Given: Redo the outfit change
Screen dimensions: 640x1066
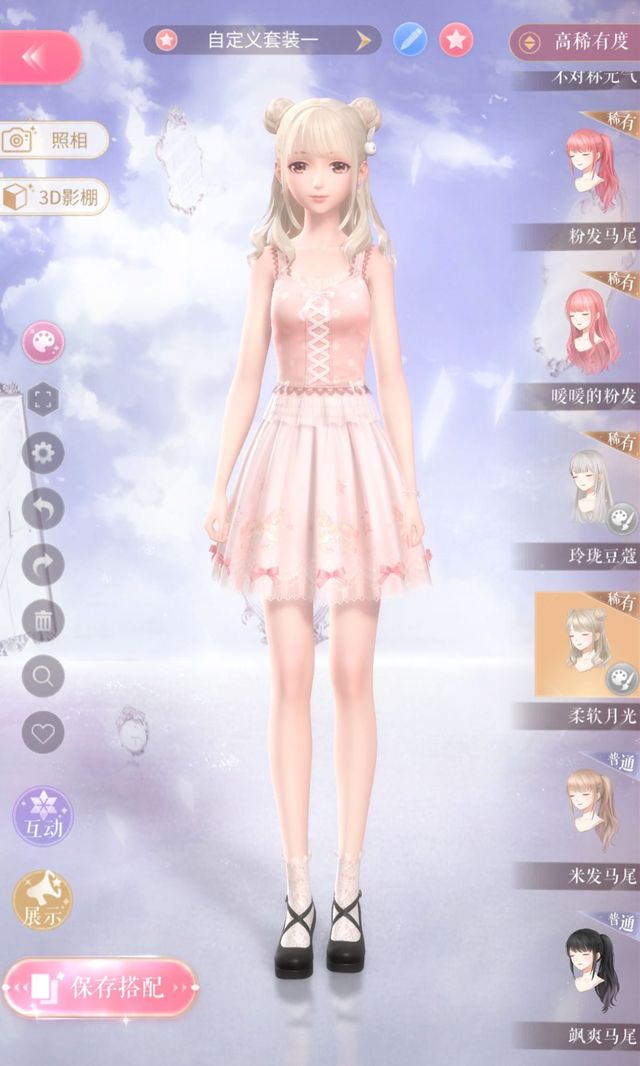Looking at the screenshot, I should [43, 565].
